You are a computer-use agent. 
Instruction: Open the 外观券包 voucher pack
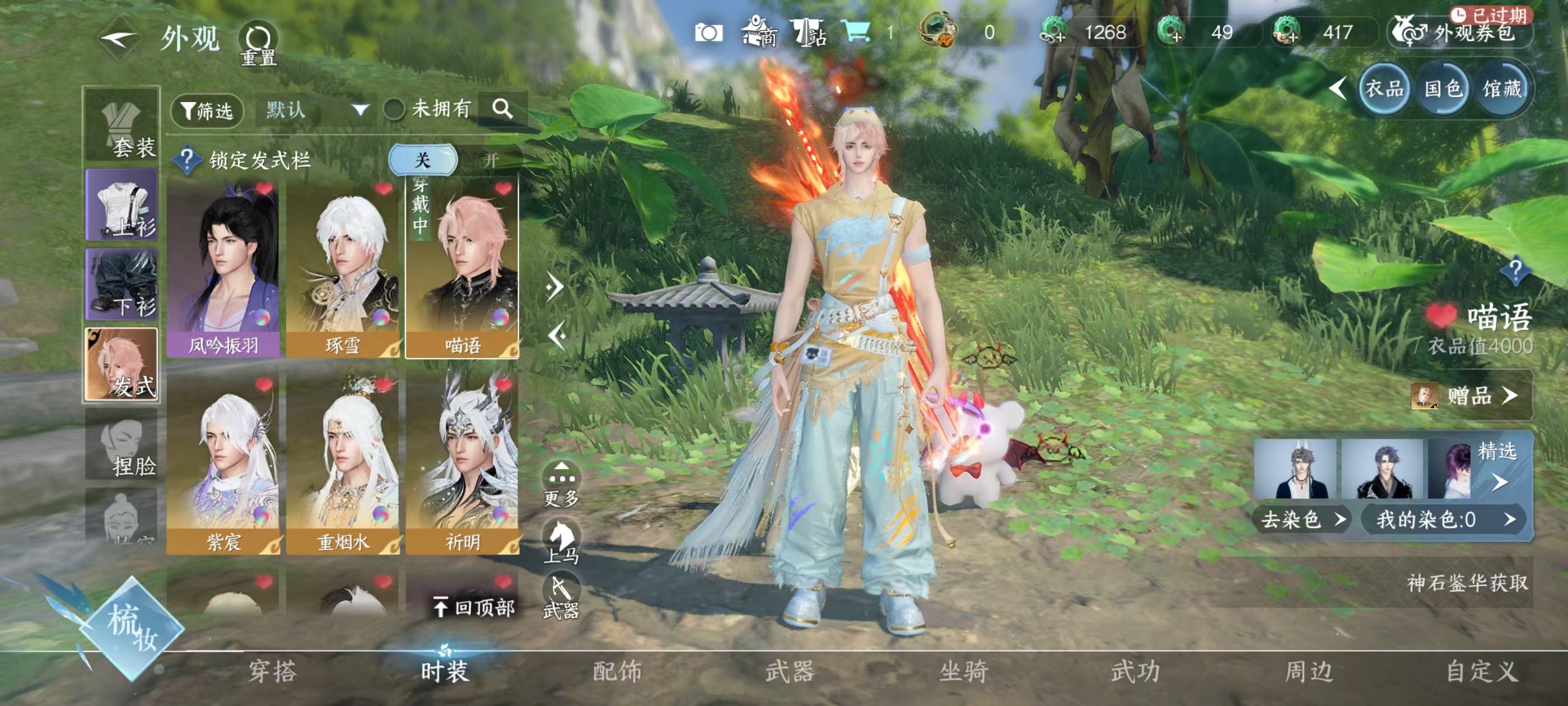pyautogui.click(x=1461, y=32)
